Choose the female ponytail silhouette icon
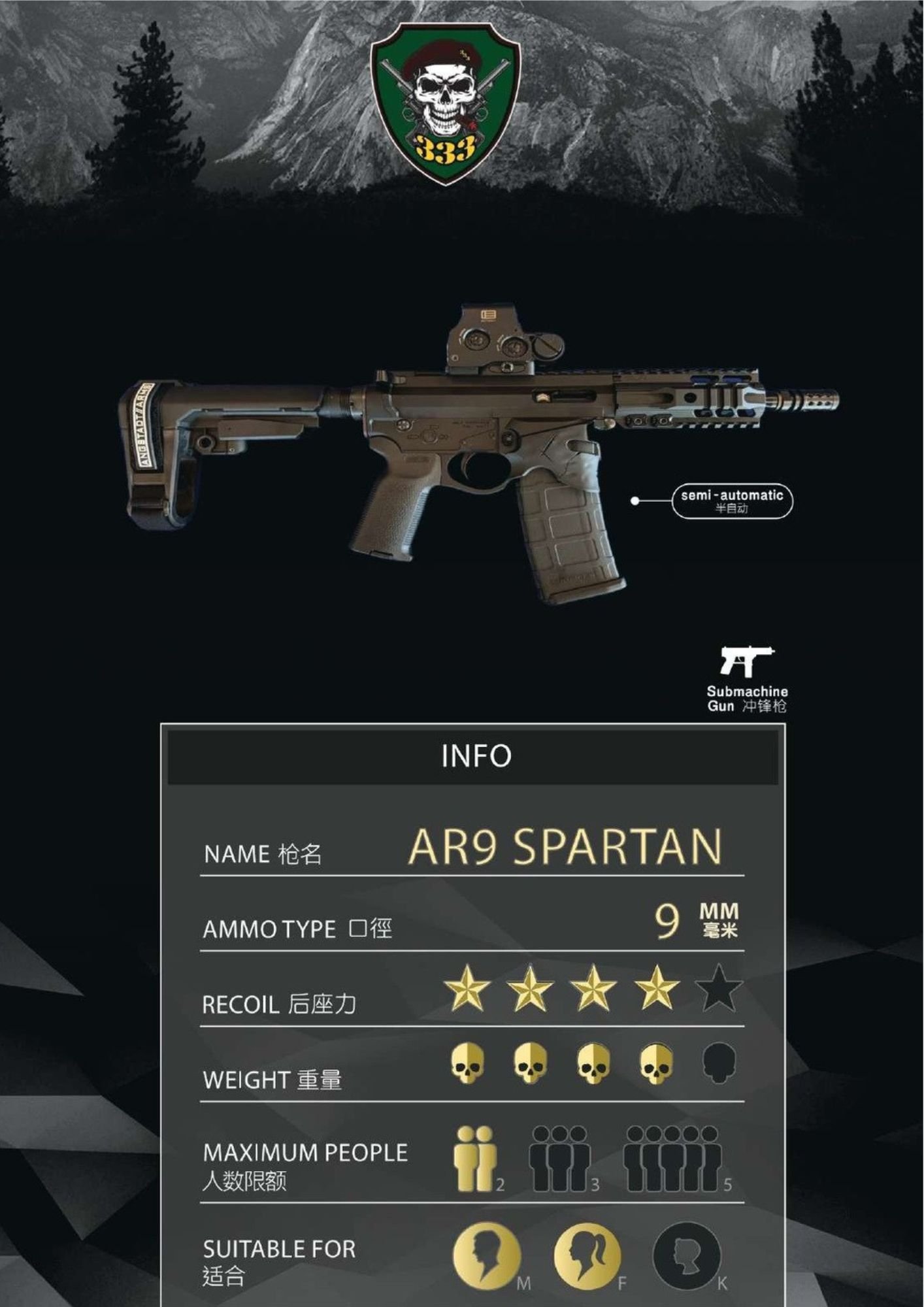This screenshot has height=1307, width=924. click(x=586, y=1256)
